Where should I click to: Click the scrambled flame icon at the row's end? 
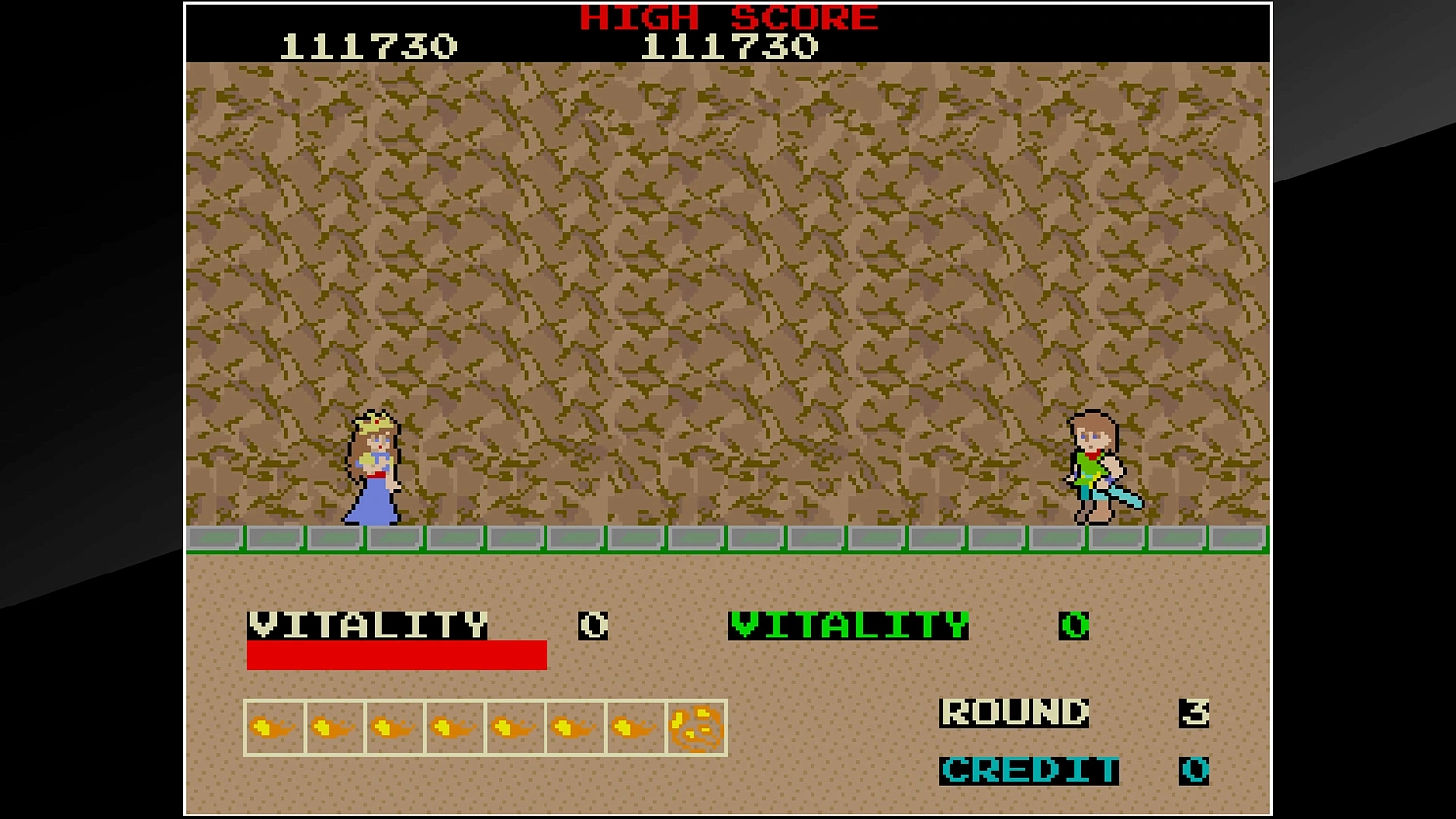click(696, 725)
